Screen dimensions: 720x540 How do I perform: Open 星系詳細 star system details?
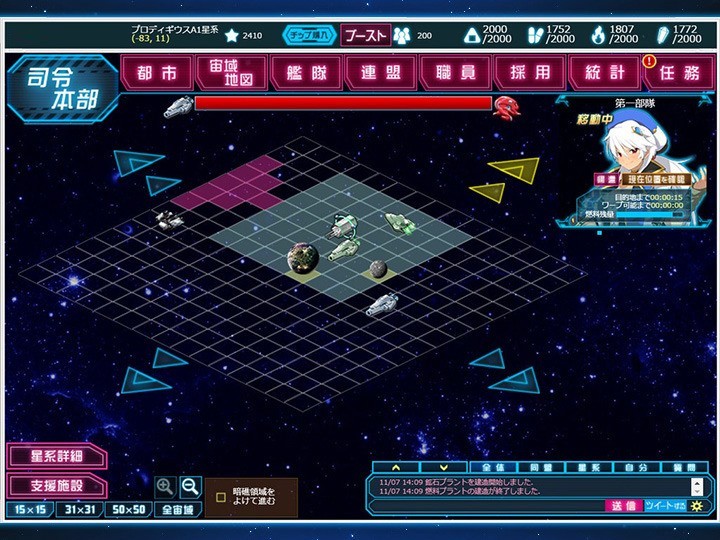[56, 457]
